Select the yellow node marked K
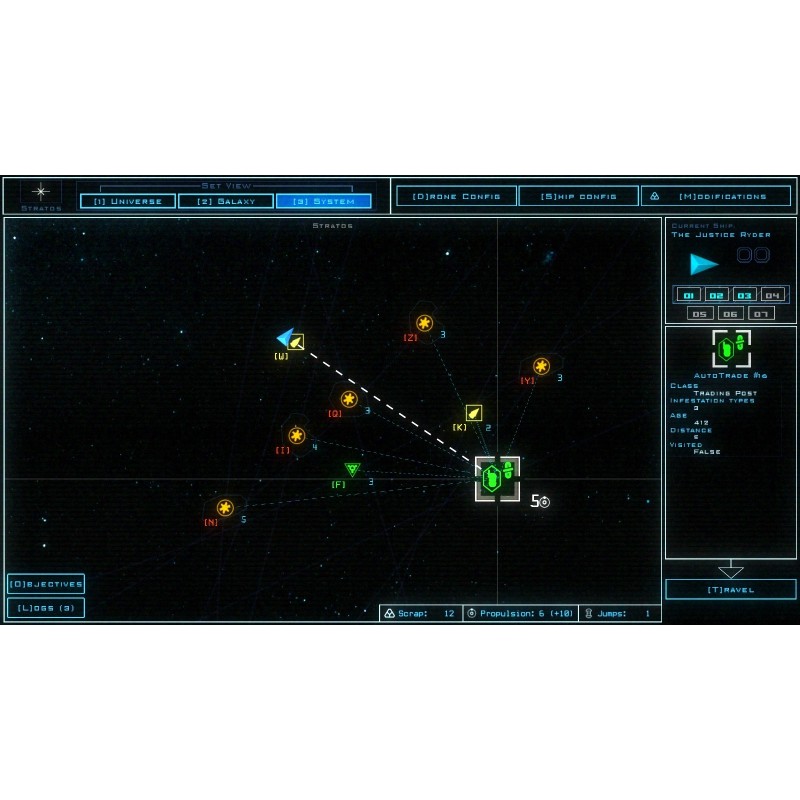This screenshot has height=800, width=800. point(474,413)
